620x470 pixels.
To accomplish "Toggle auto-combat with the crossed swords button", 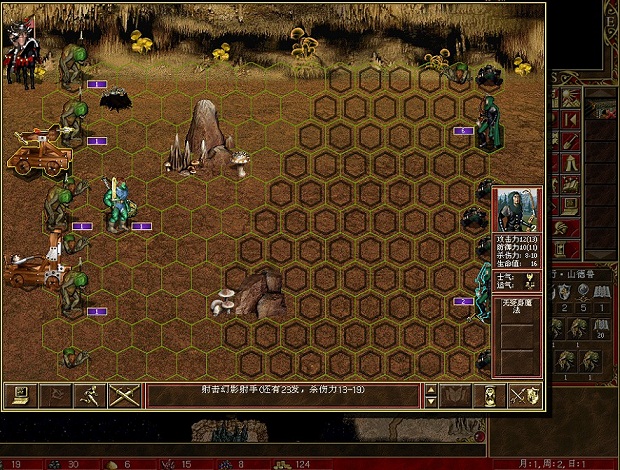I will 125,396.
